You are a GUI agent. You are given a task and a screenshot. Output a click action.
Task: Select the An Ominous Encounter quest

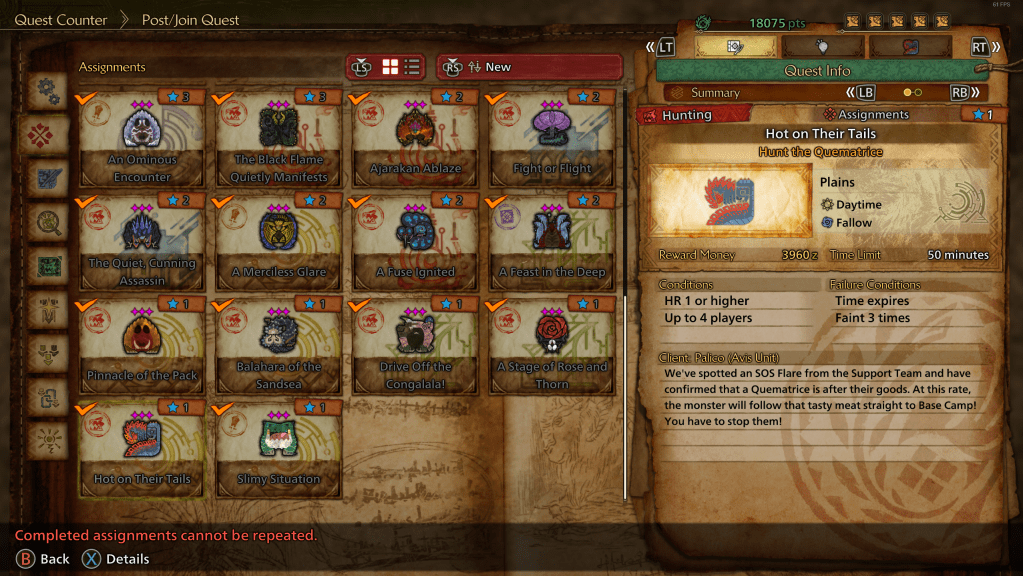(x=142, y=139)
